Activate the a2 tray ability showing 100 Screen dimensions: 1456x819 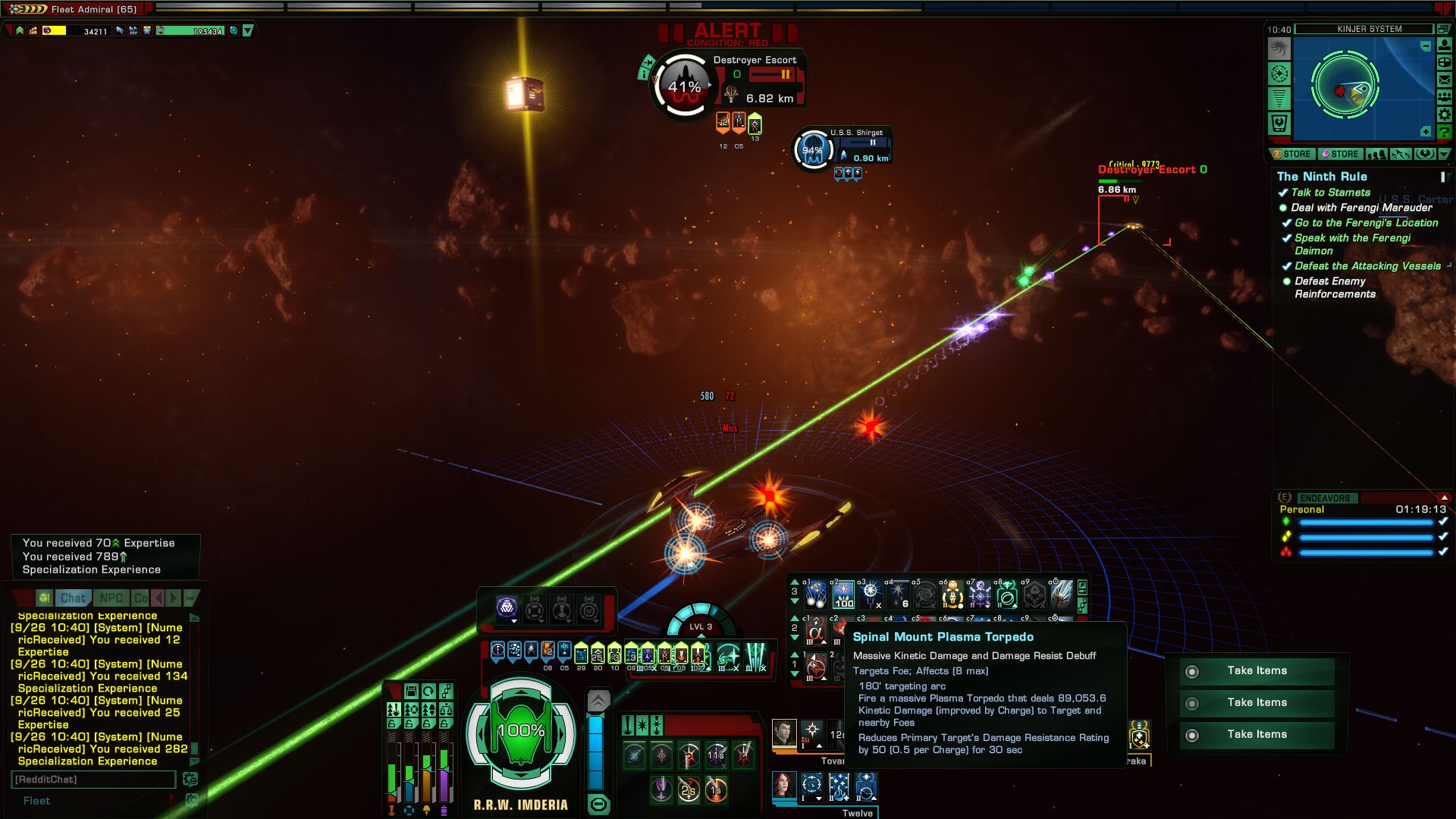(843, 595)
